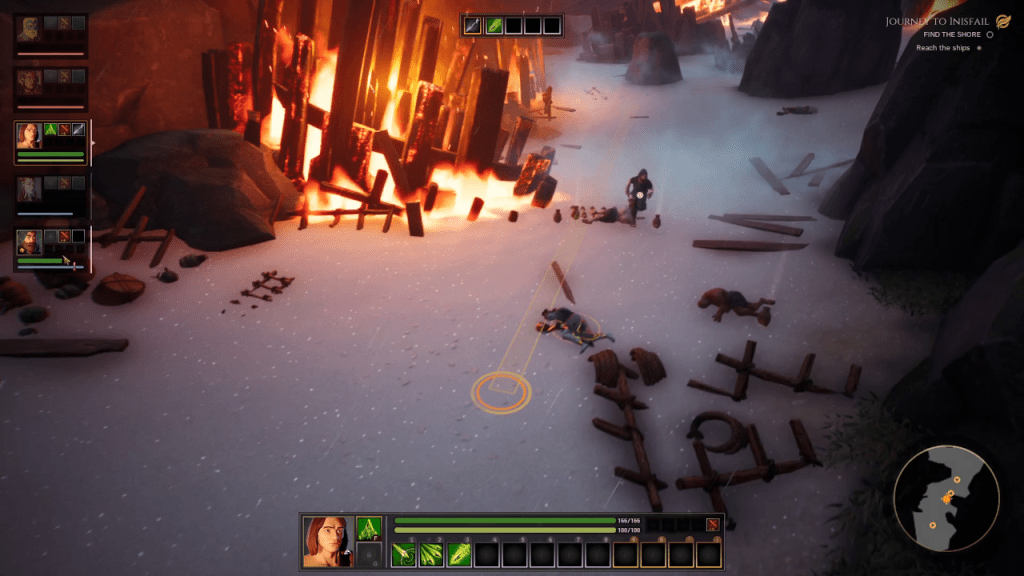The height and width of the screenshot is (576, 1024).
Task: Click the large character portrait in the bottom bar
Action: (327, 542)
